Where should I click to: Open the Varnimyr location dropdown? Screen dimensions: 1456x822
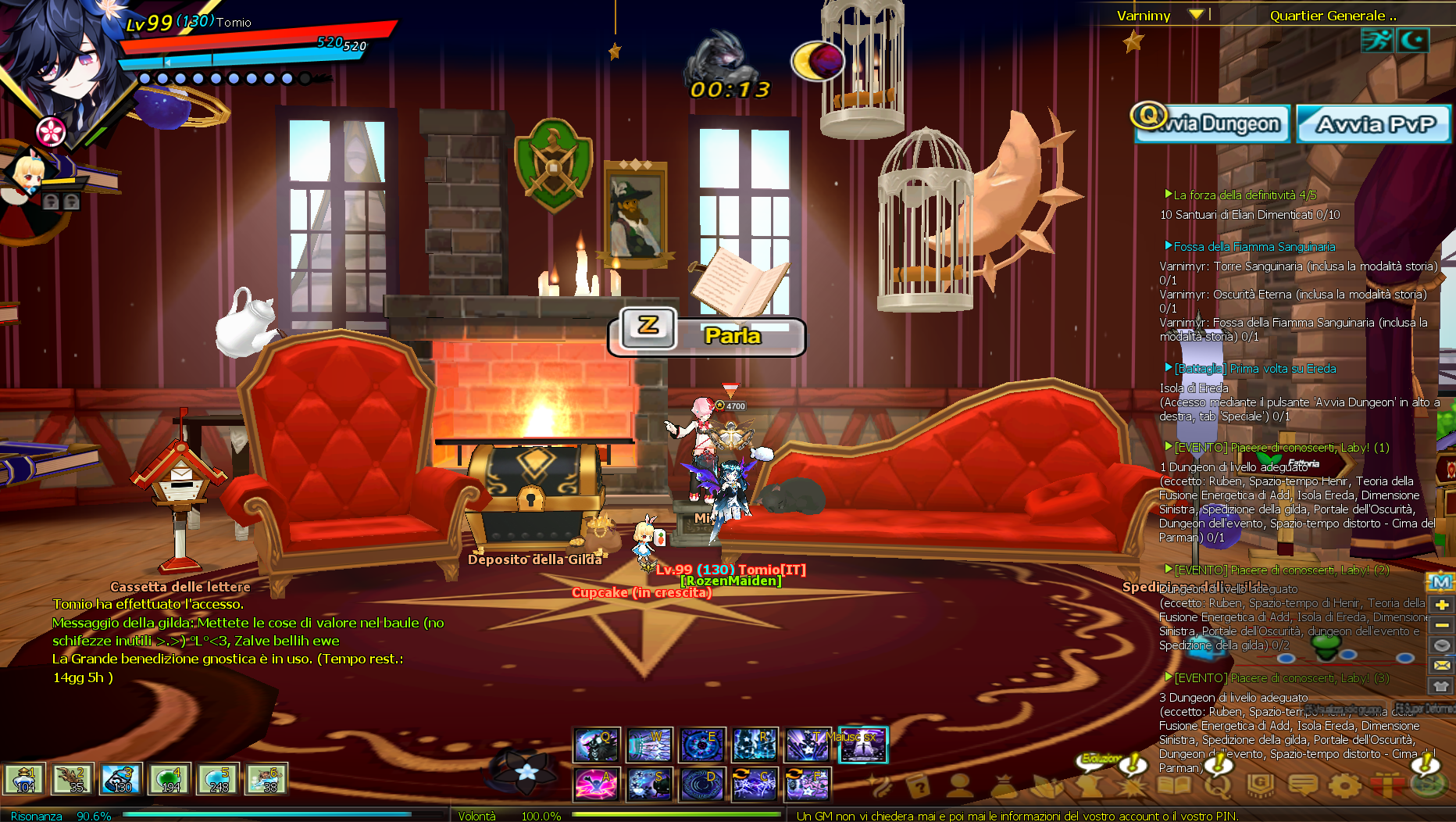(1195, 15)
